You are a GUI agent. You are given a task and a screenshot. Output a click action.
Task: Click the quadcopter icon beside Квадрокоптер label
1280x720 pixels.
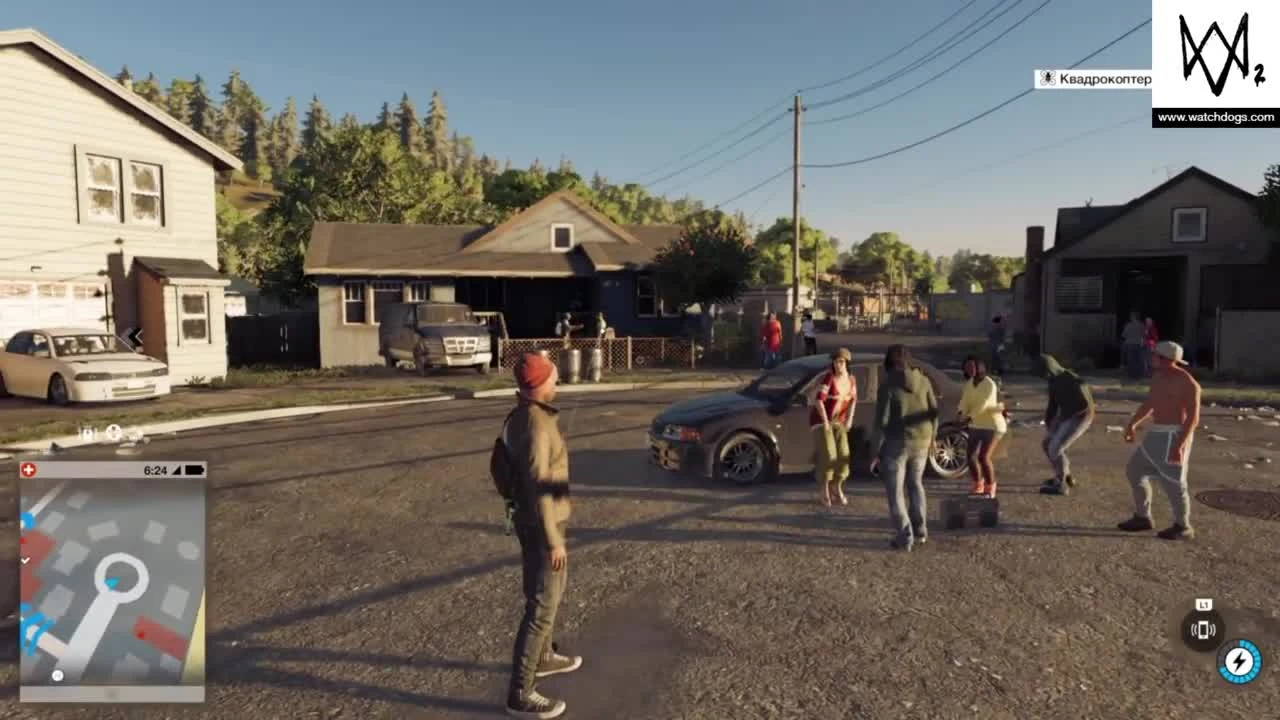pyautogui.click(x=1048, y=77)
